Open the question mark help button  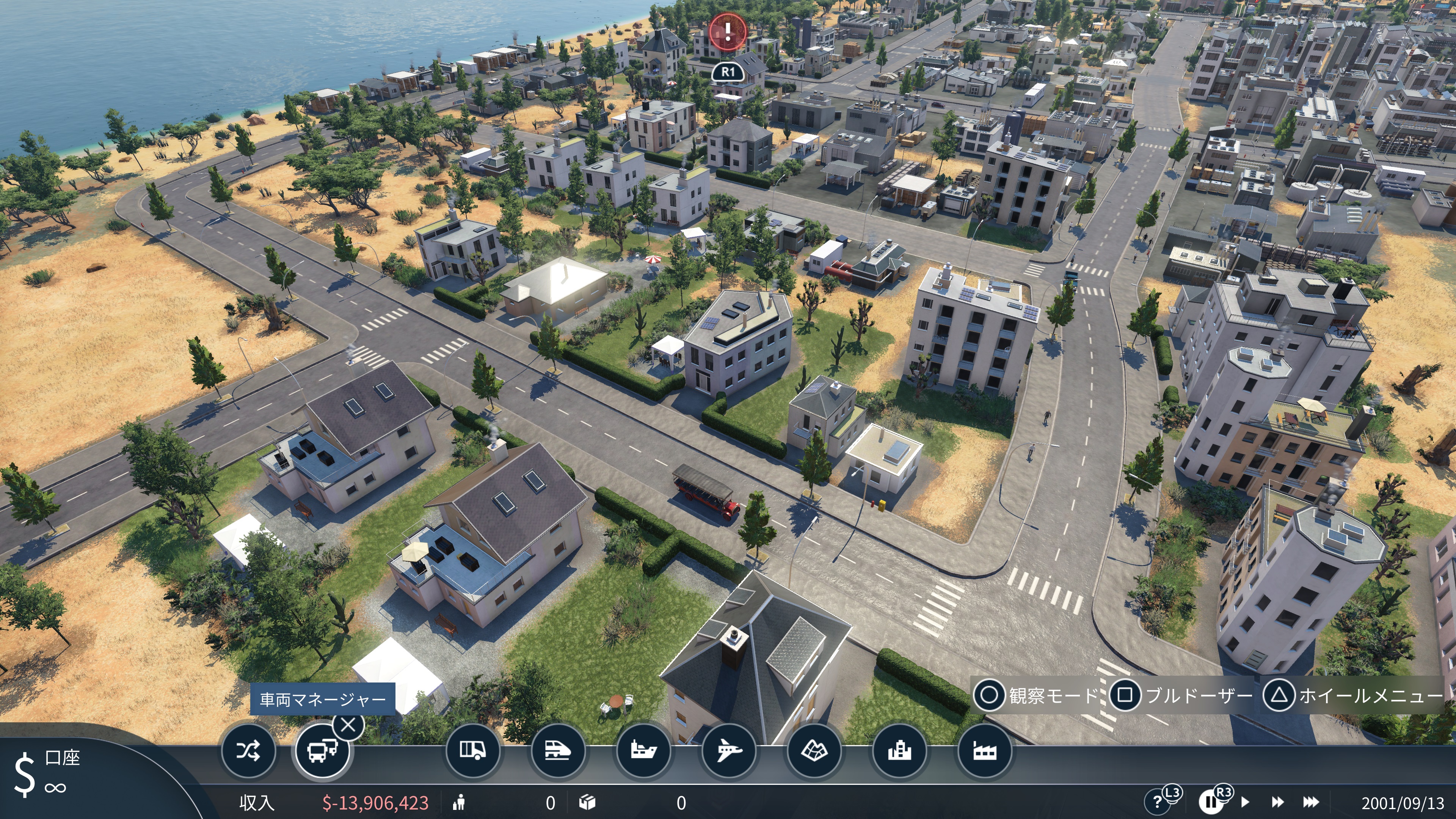click(1156, 802)
